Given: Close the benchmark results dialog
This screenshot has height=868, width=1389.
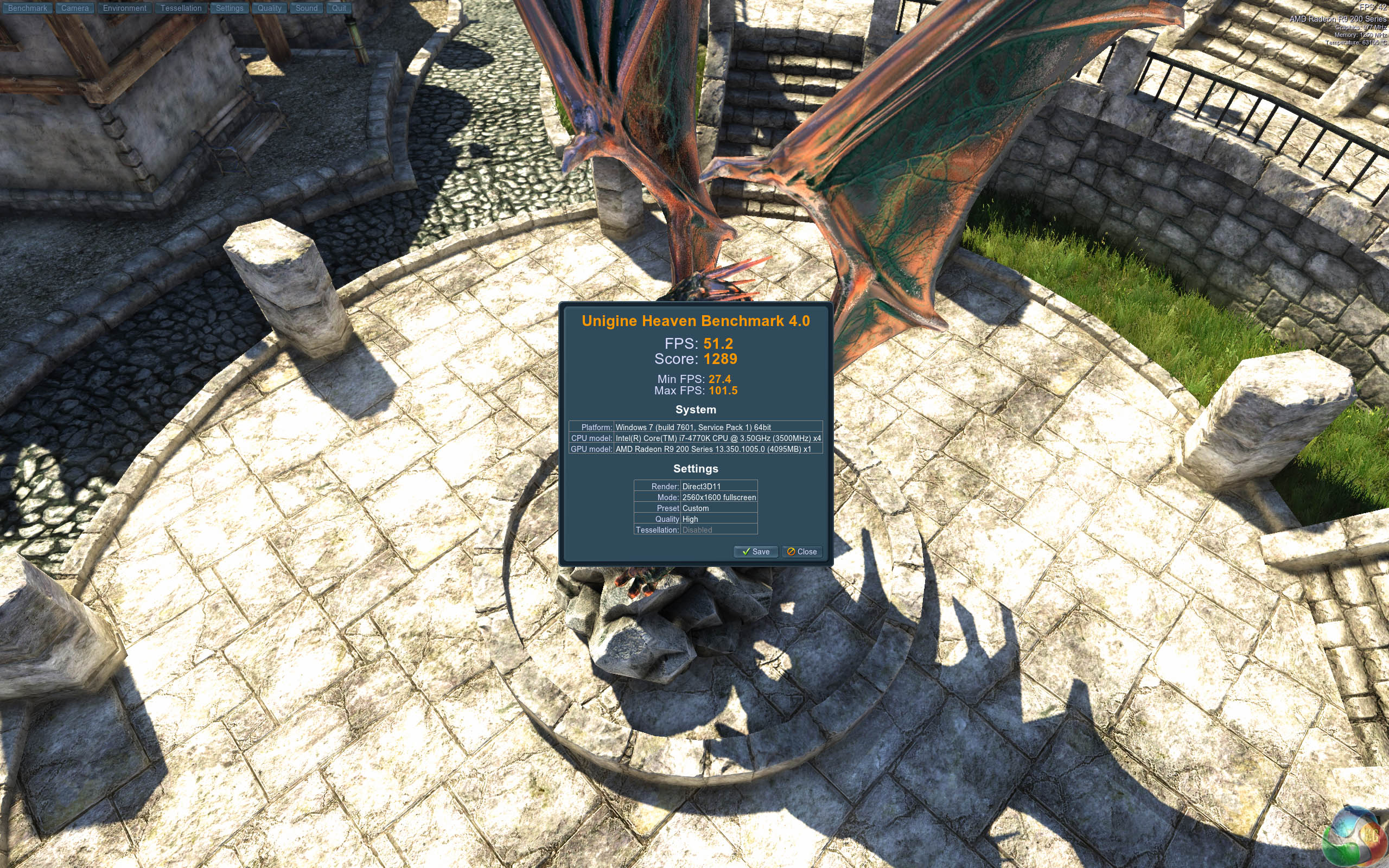Looking at the screenshot, I should coord(802,552).
